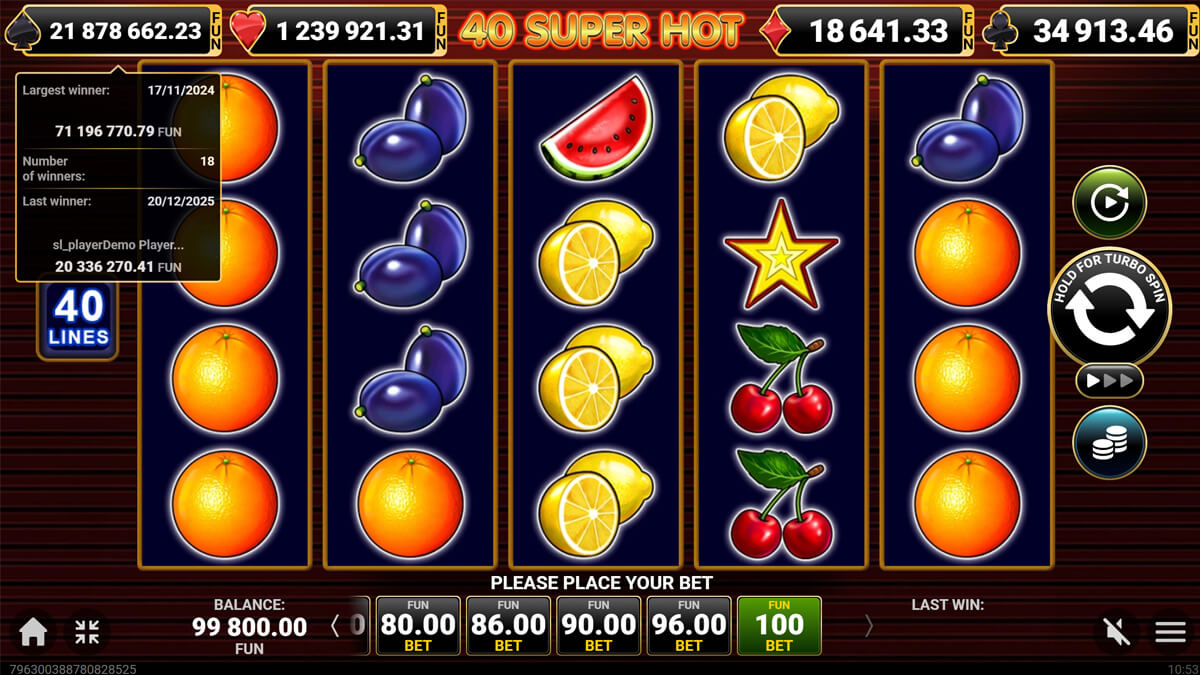Open the clubs jackpot panel

point(1091,31)
